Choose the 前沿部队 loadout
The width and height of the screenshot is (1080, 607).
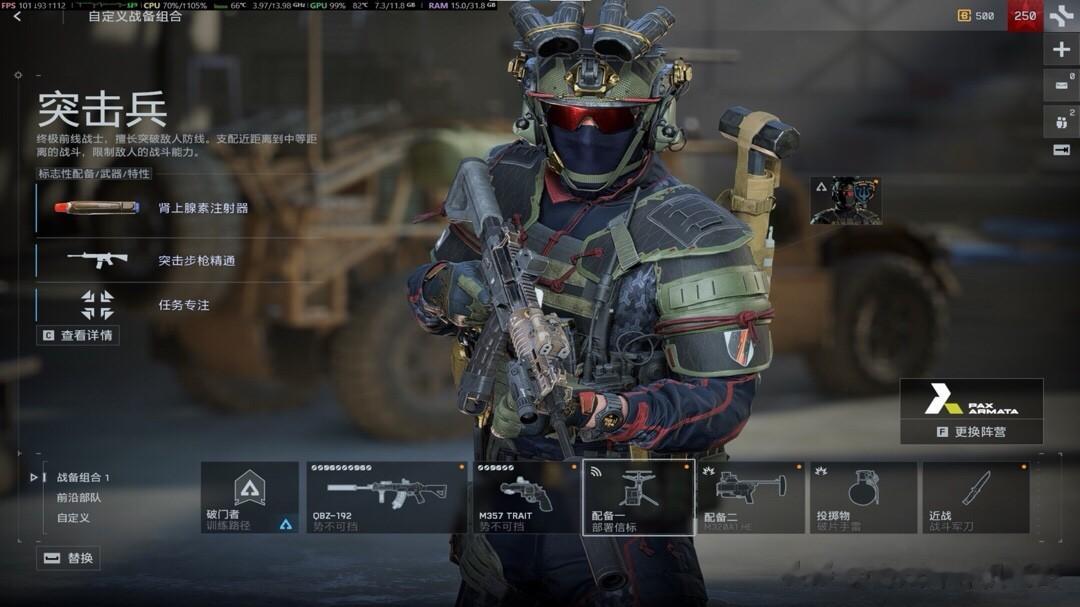(78, 498)
